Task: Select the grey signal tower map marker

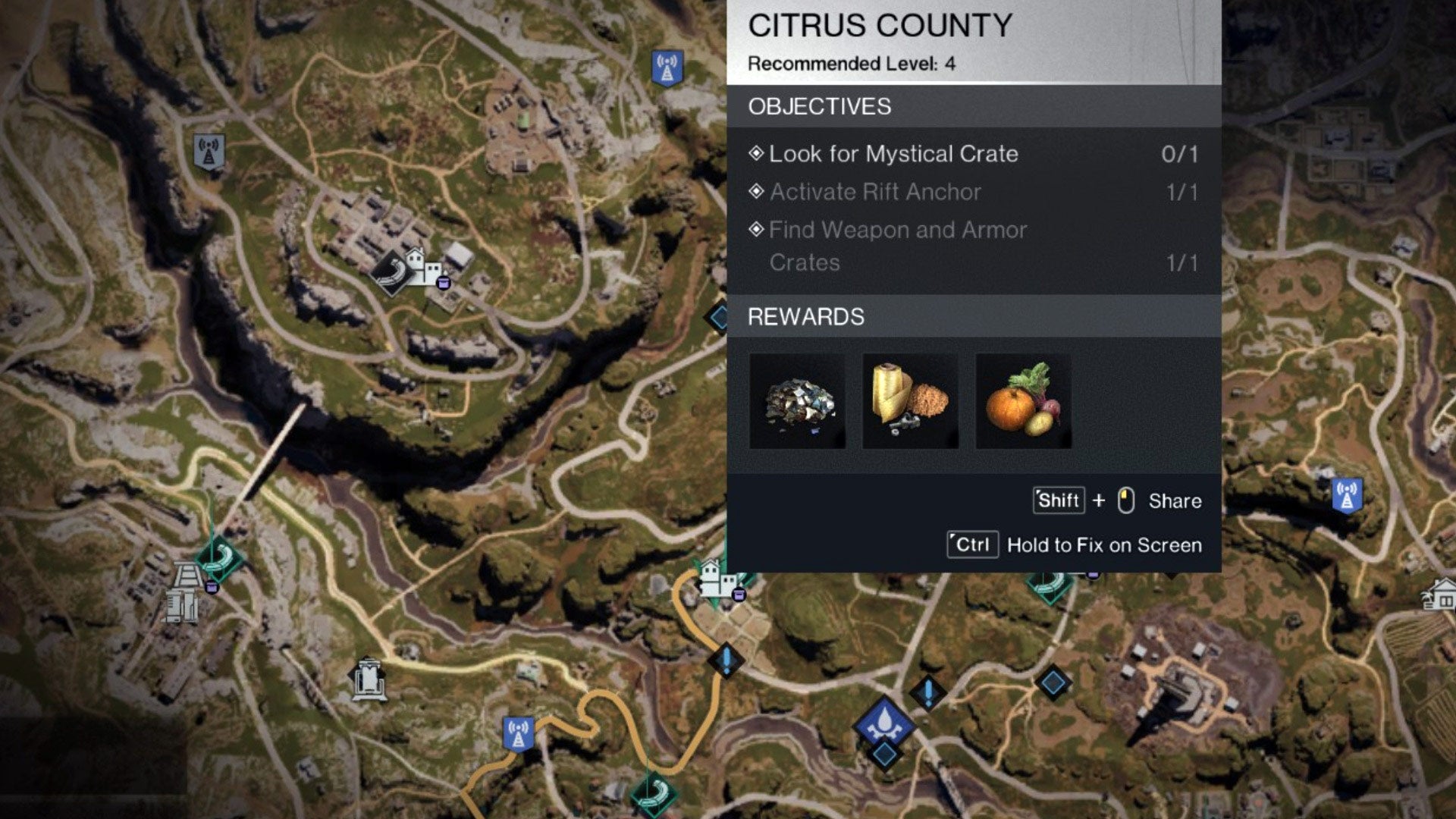Action: [209, 151]
